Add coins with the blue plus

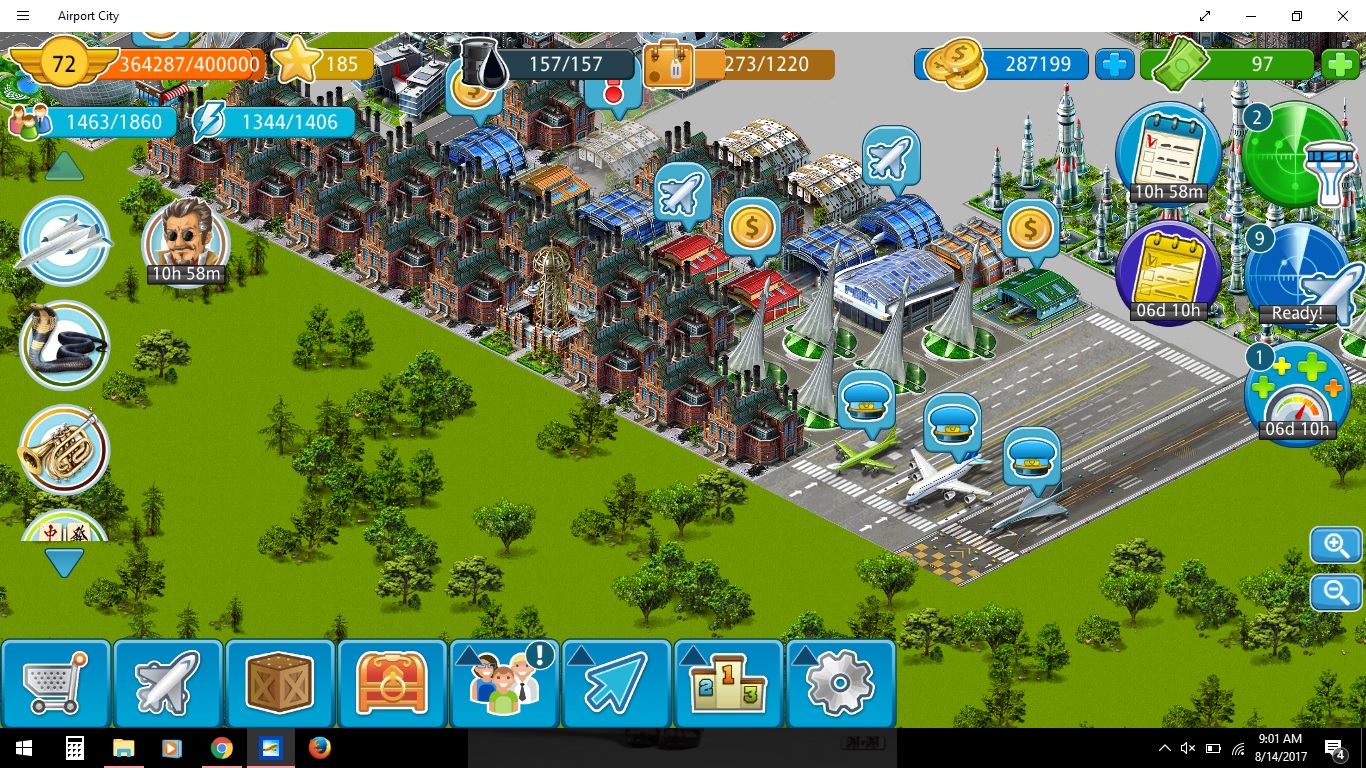point(1114,65)
